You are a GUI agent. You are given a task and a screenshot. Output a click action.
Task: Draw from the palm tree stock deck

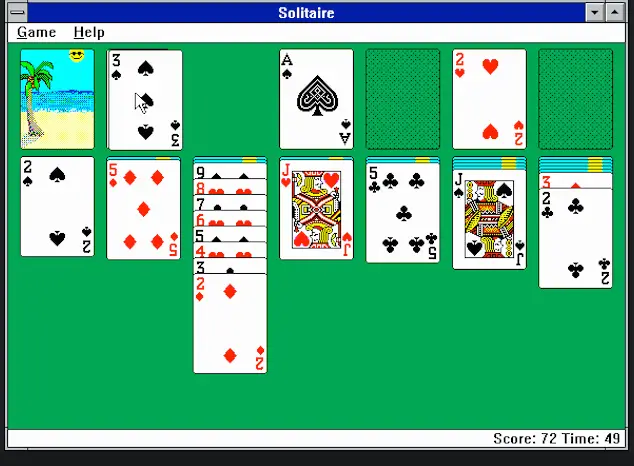coord(58,99)
